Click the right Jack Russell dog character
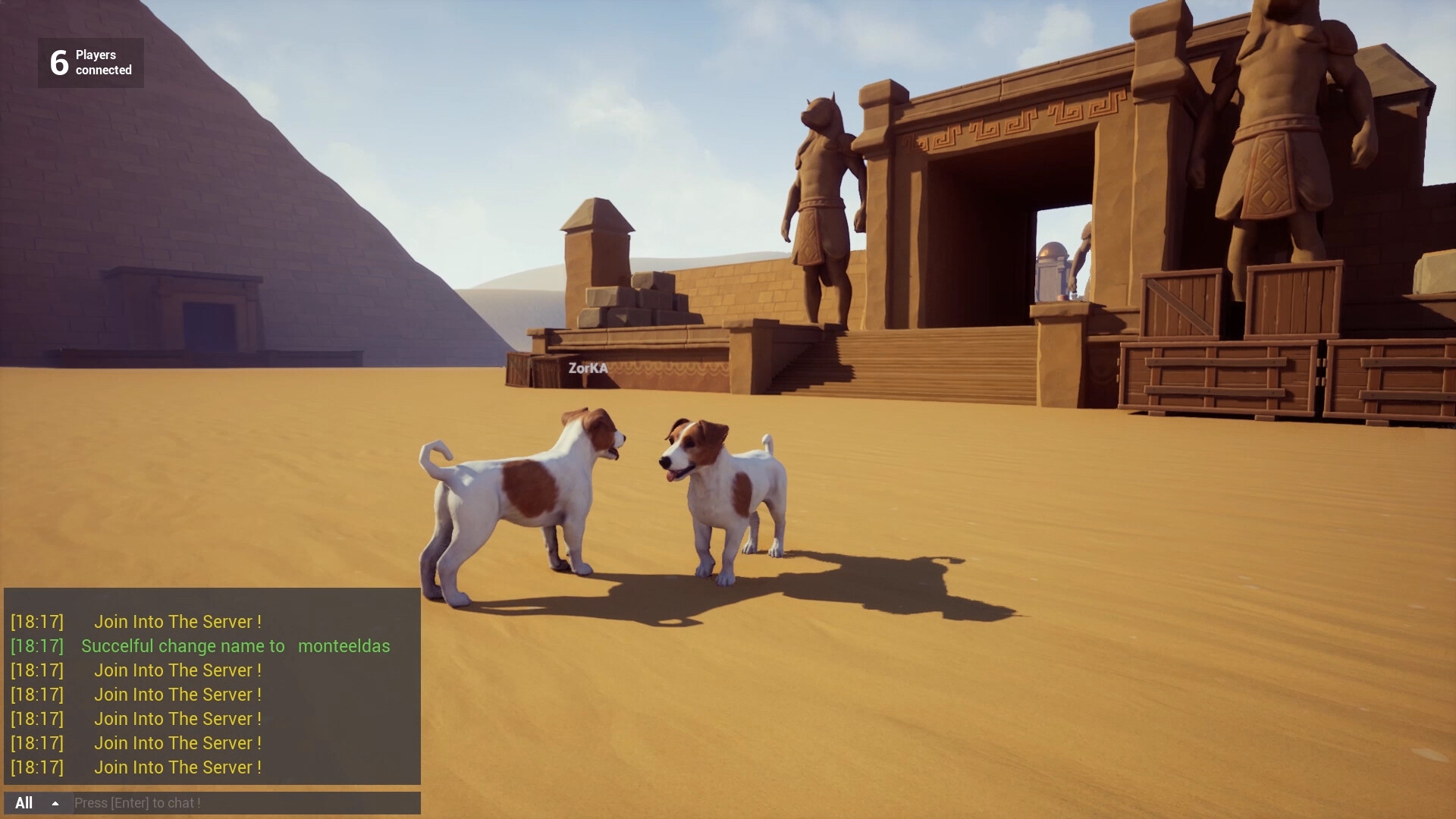This screenshot has height=819, width=1456. click(720, 493)
